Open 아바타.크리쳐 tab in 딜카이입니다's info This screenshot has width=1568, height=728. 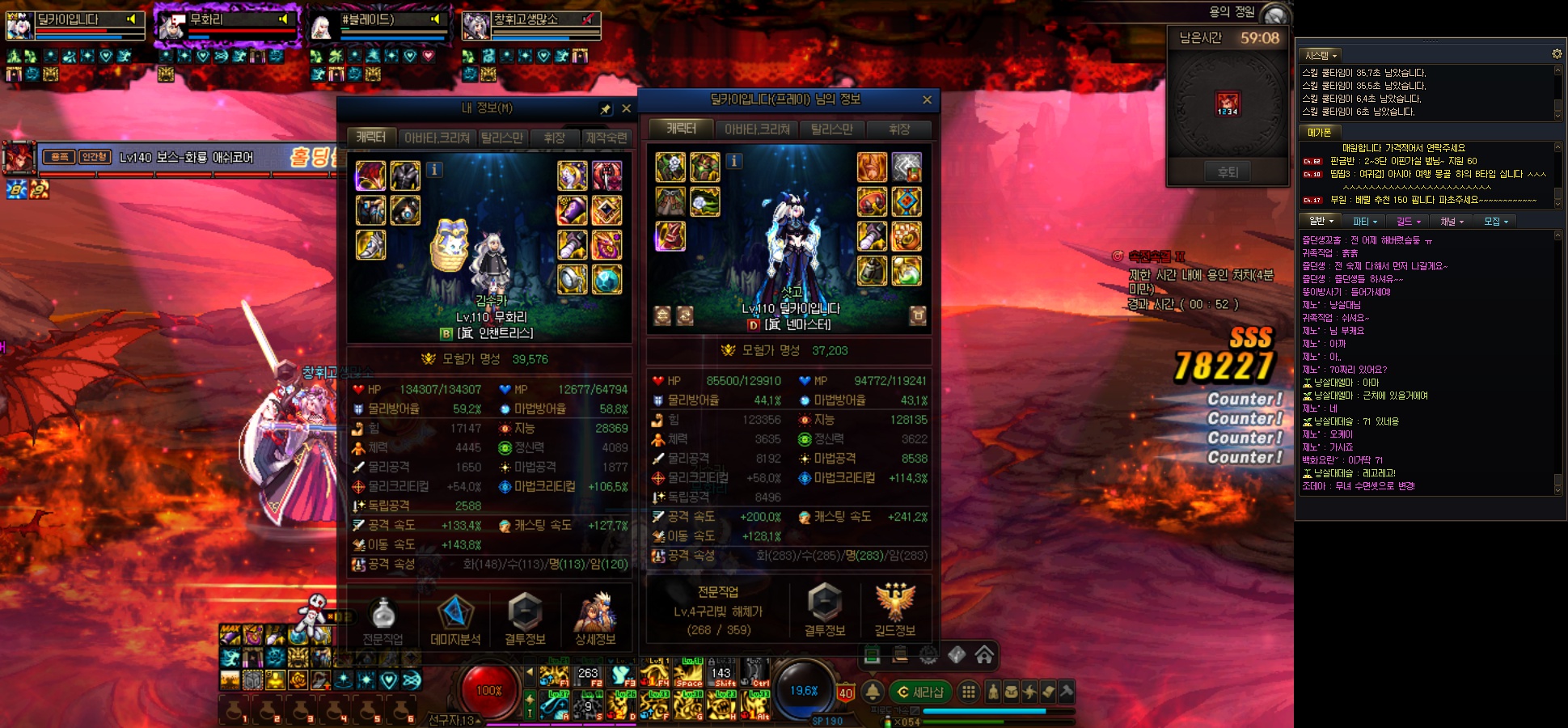tap(757, 129)
